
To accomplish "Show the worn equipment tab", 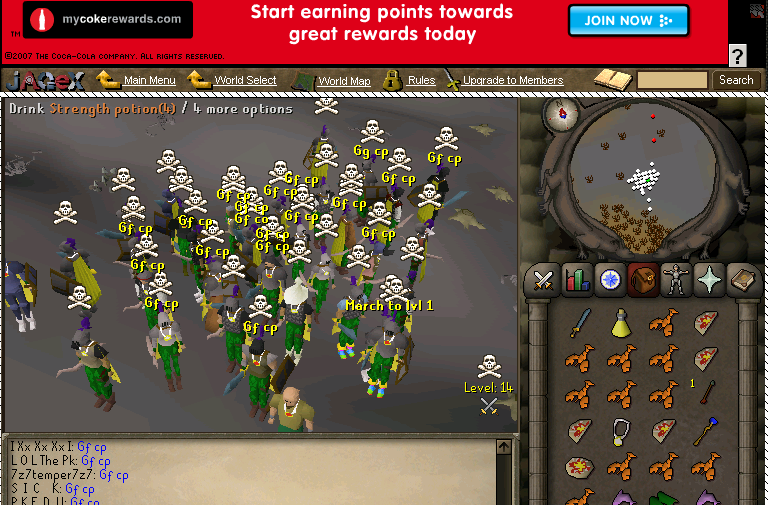I will click(x=676, y=281).
